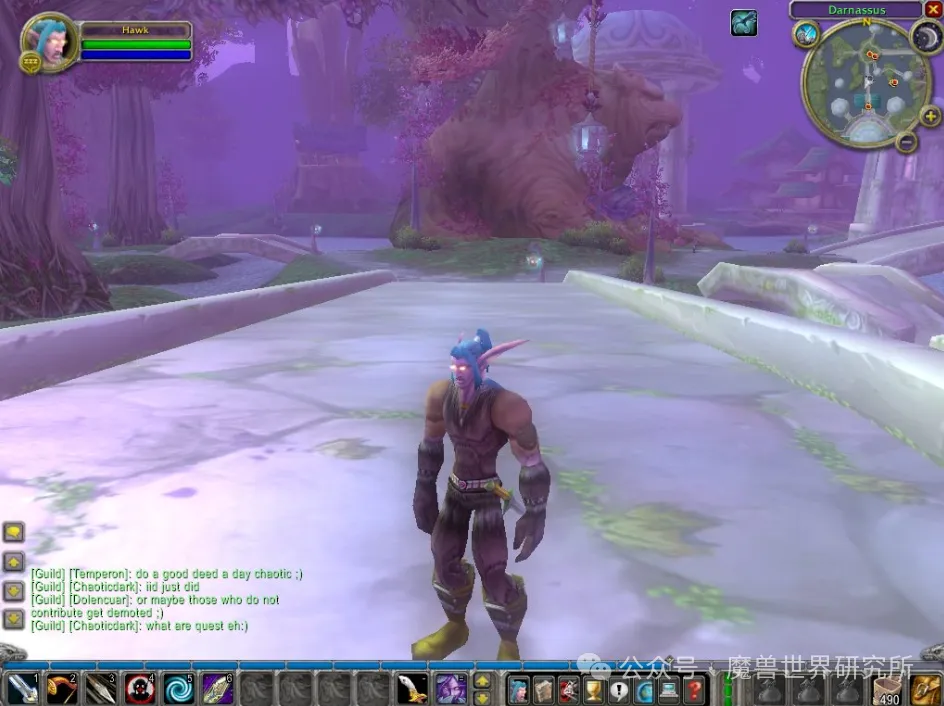Click the teal buff icon near minimap
This screenshot has height=706, width=944.
coord(743,22)
